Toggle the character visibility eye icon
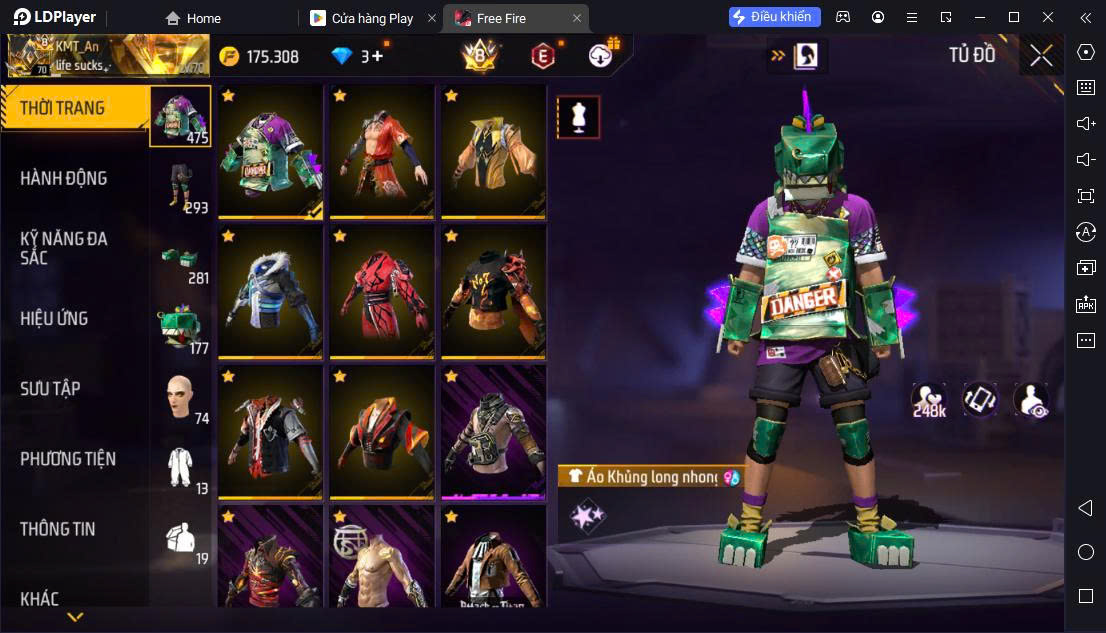Screen dimensions: 1106x633 coord(1030,400)
